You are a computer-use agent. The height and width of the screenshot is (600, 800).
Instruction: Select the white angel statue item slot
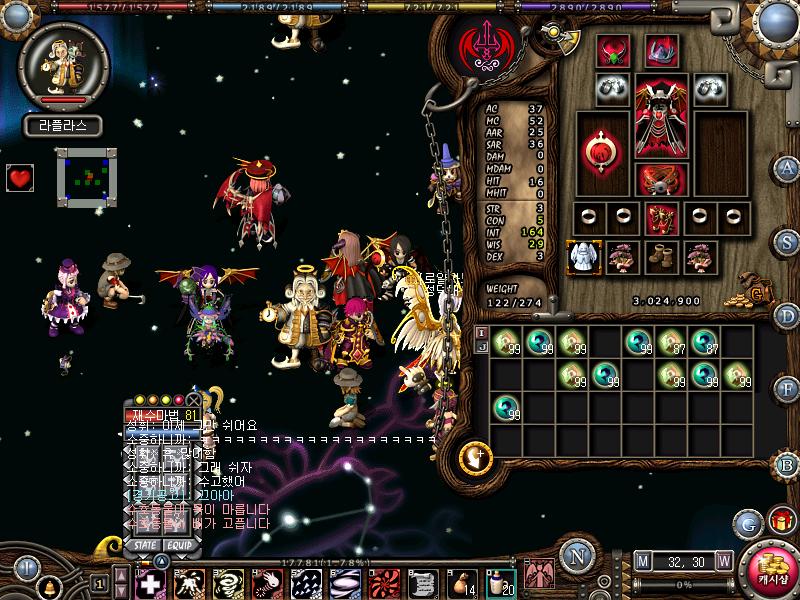(582, 257)
